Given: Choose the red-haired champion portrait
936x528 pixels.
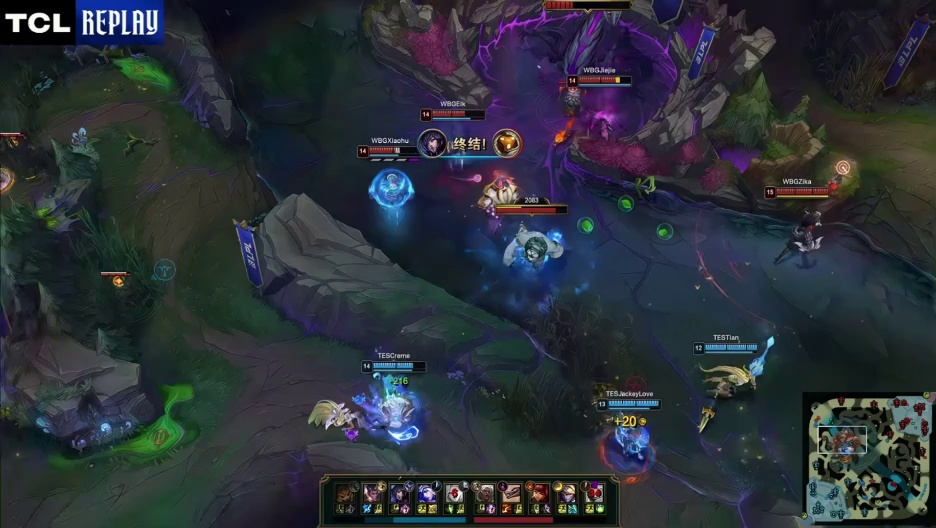Looking at the screenshot, I should 539,494.
